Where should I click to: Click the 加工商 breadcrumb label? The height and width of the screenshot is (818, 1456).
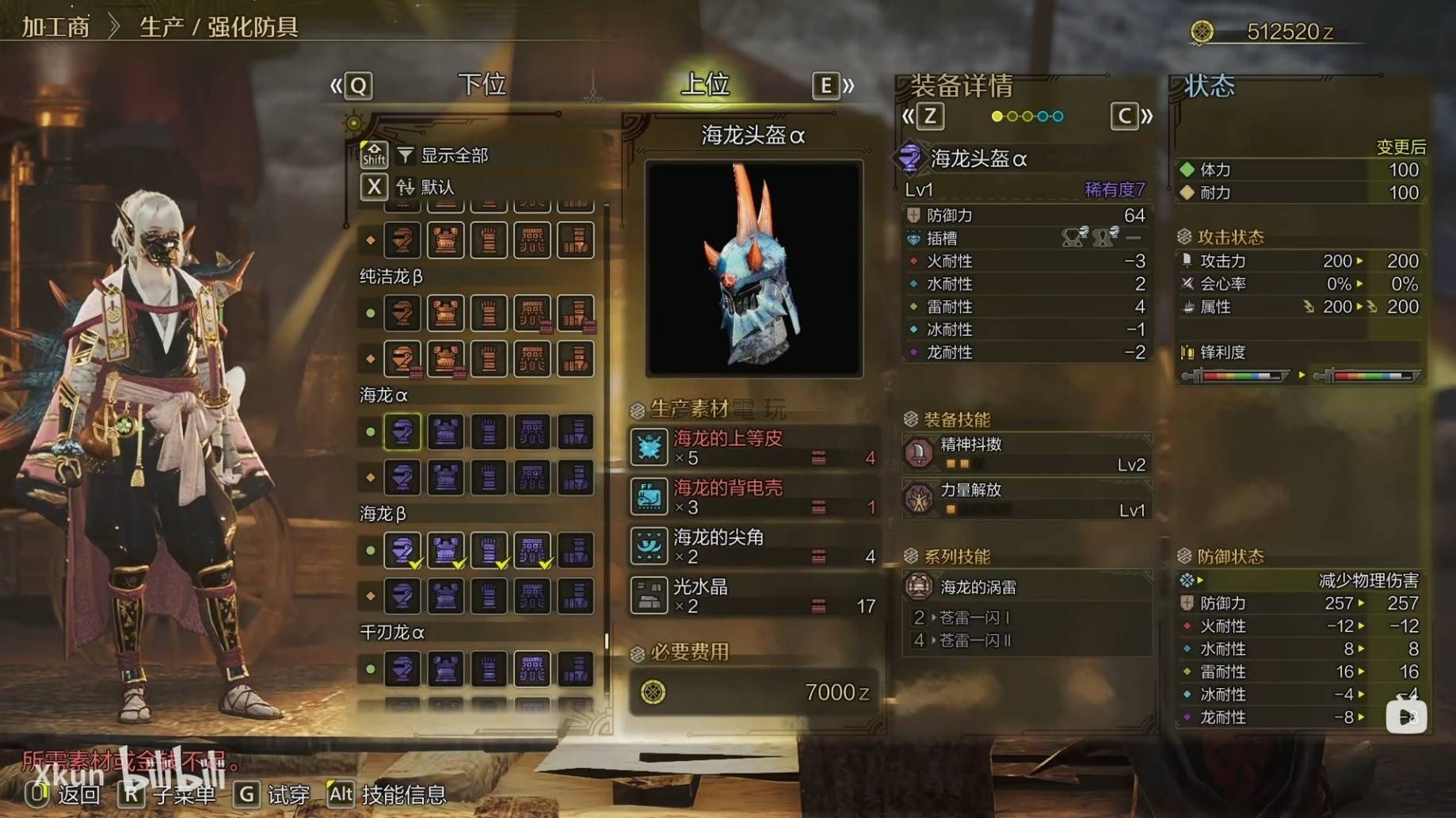click(x=55, y=27)
